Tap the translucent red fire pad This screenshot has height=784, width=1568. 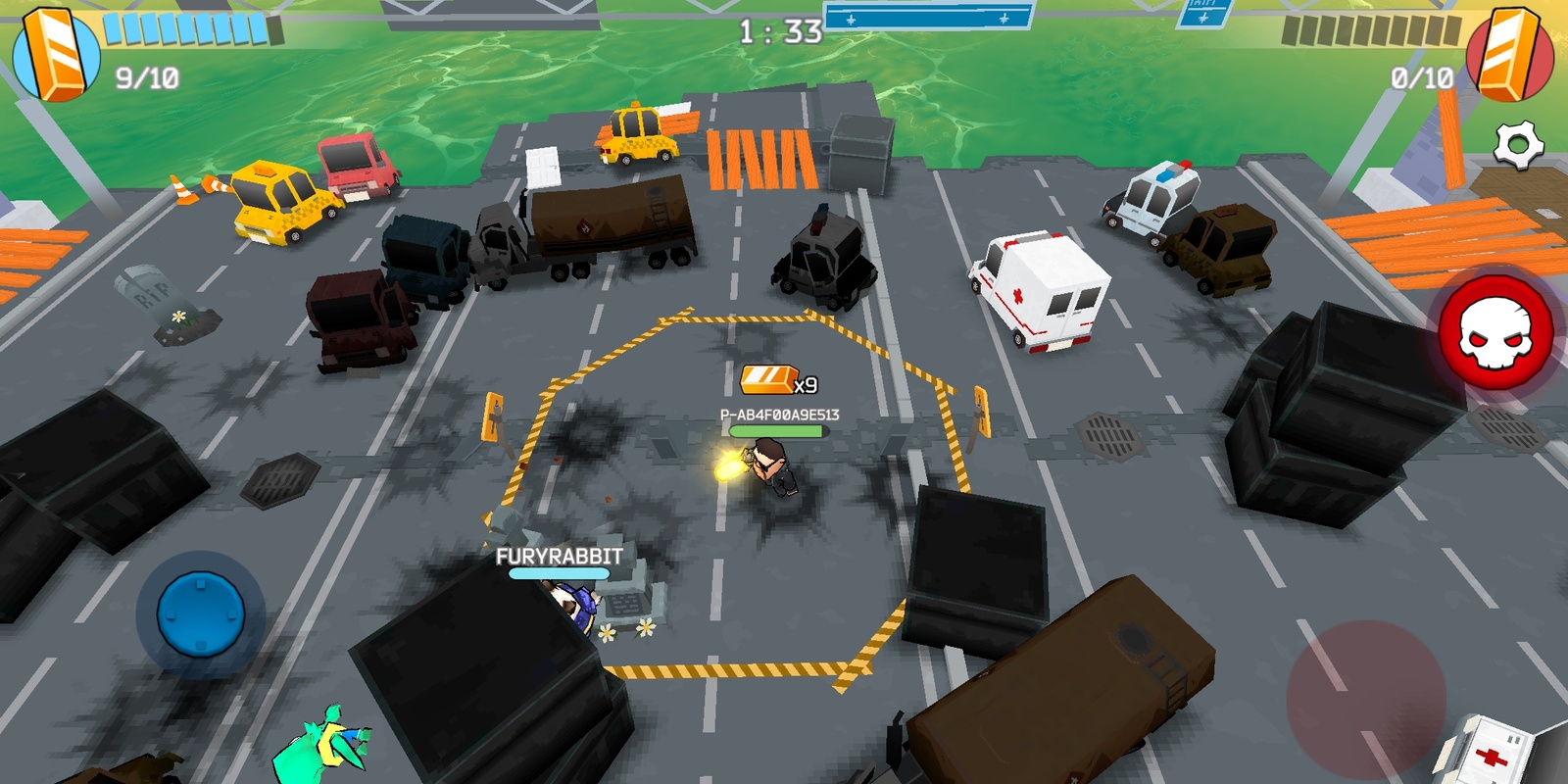point(1365,700)
